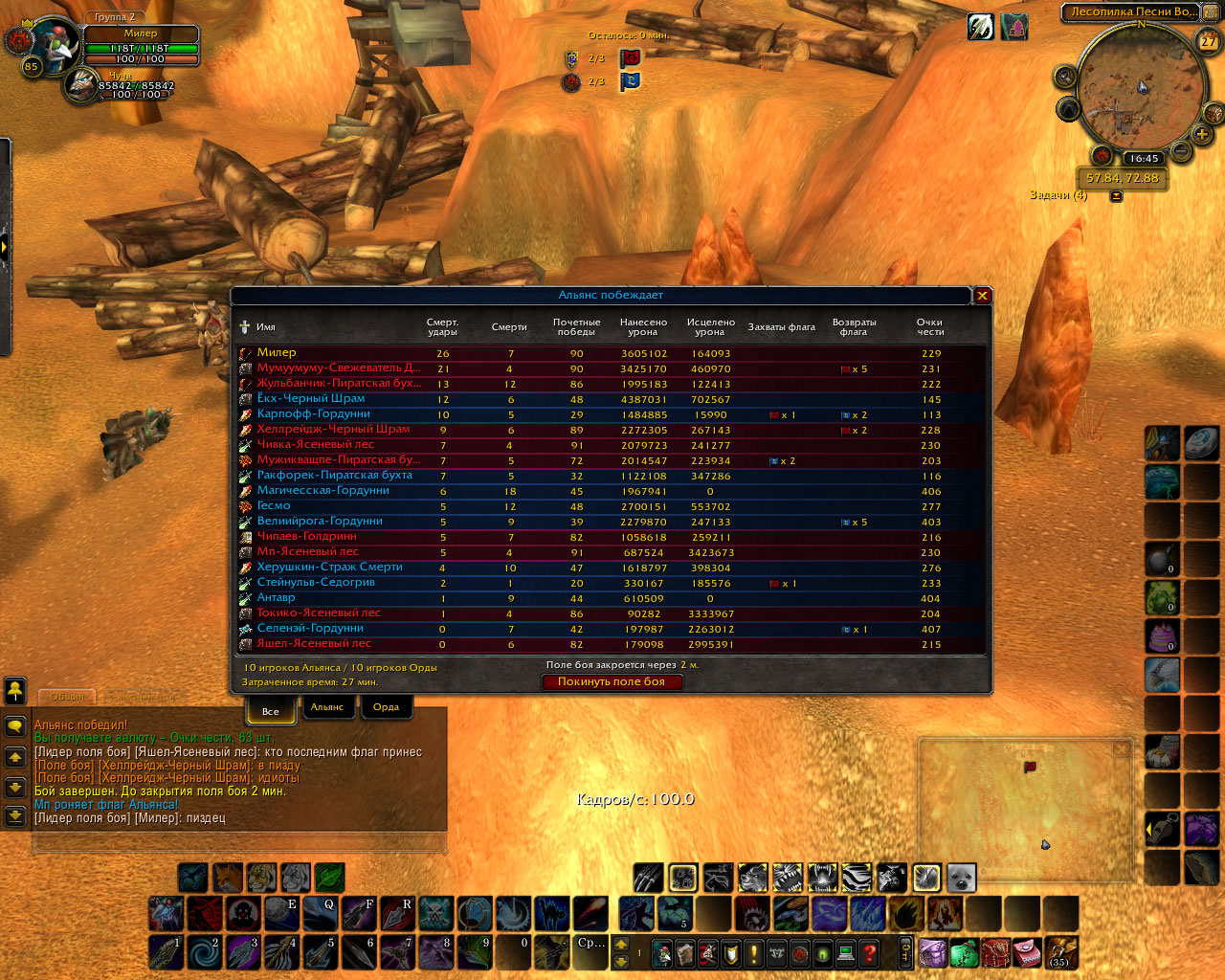Expand the 'Задачи (4)' objectives tracker
Image resolution: width=1225 pixels, height=980 pixels.
(x=1116, y=196)
